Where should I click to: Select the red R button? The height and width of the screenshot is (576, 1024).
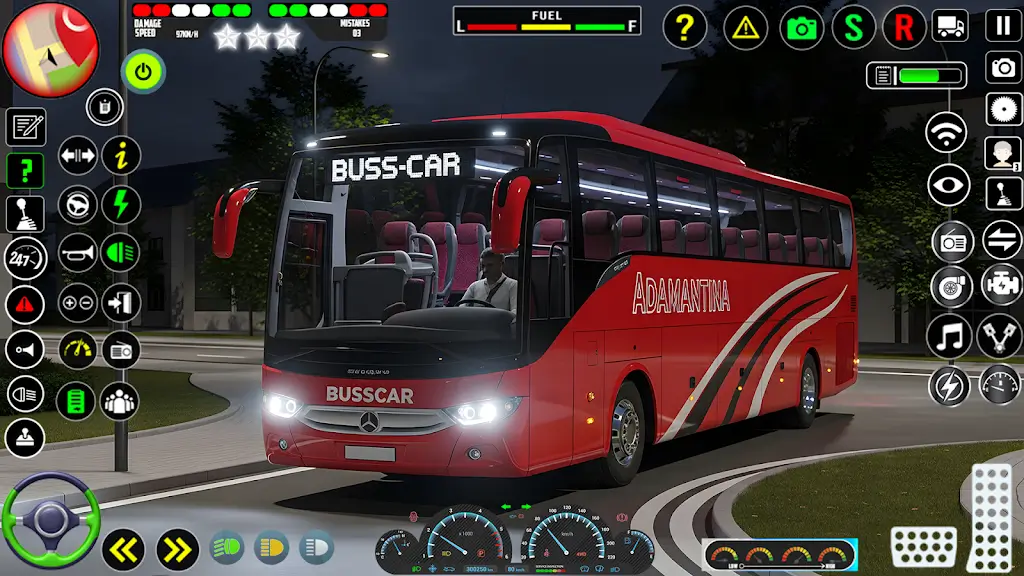pyautogui.click(x=904, y=27)
